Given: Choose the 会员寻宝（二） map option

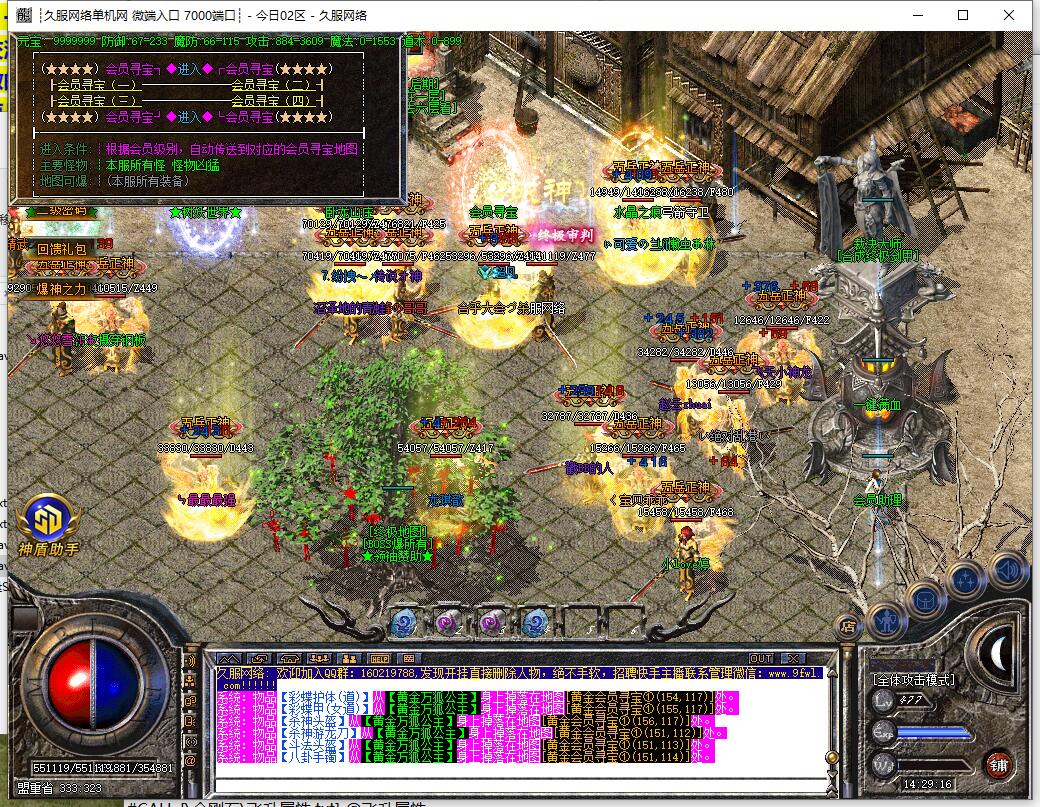Looking at the screenshot, I should (271, 85).
